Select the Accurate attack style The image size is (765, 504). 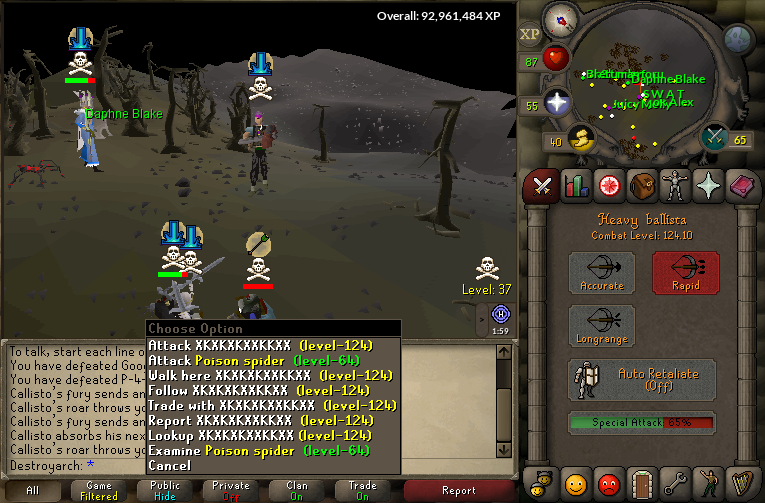pyautogui.click(x=602, y=273)
